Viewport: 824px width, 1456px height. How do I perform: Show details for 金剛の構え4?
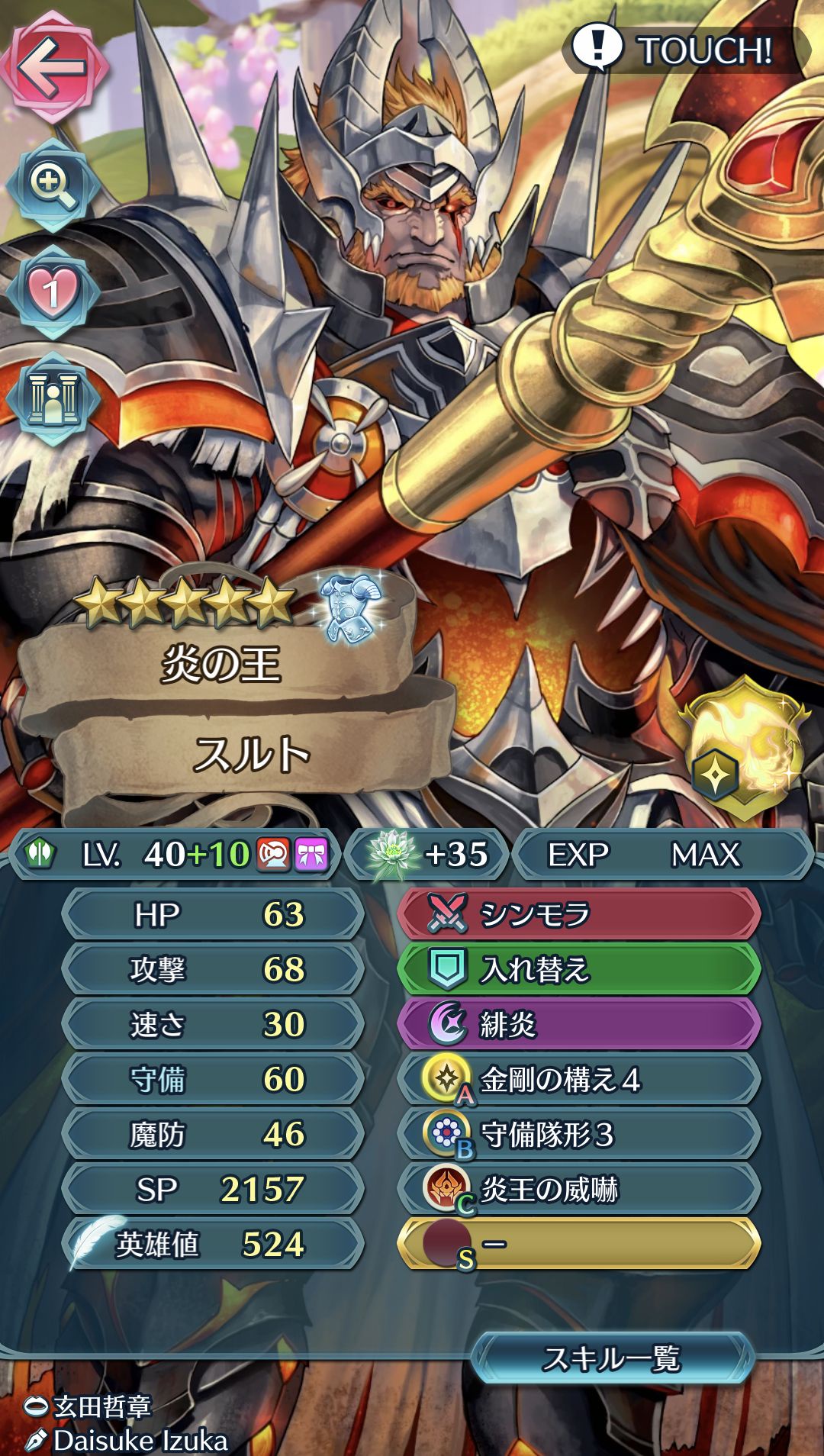[578, 1079]
